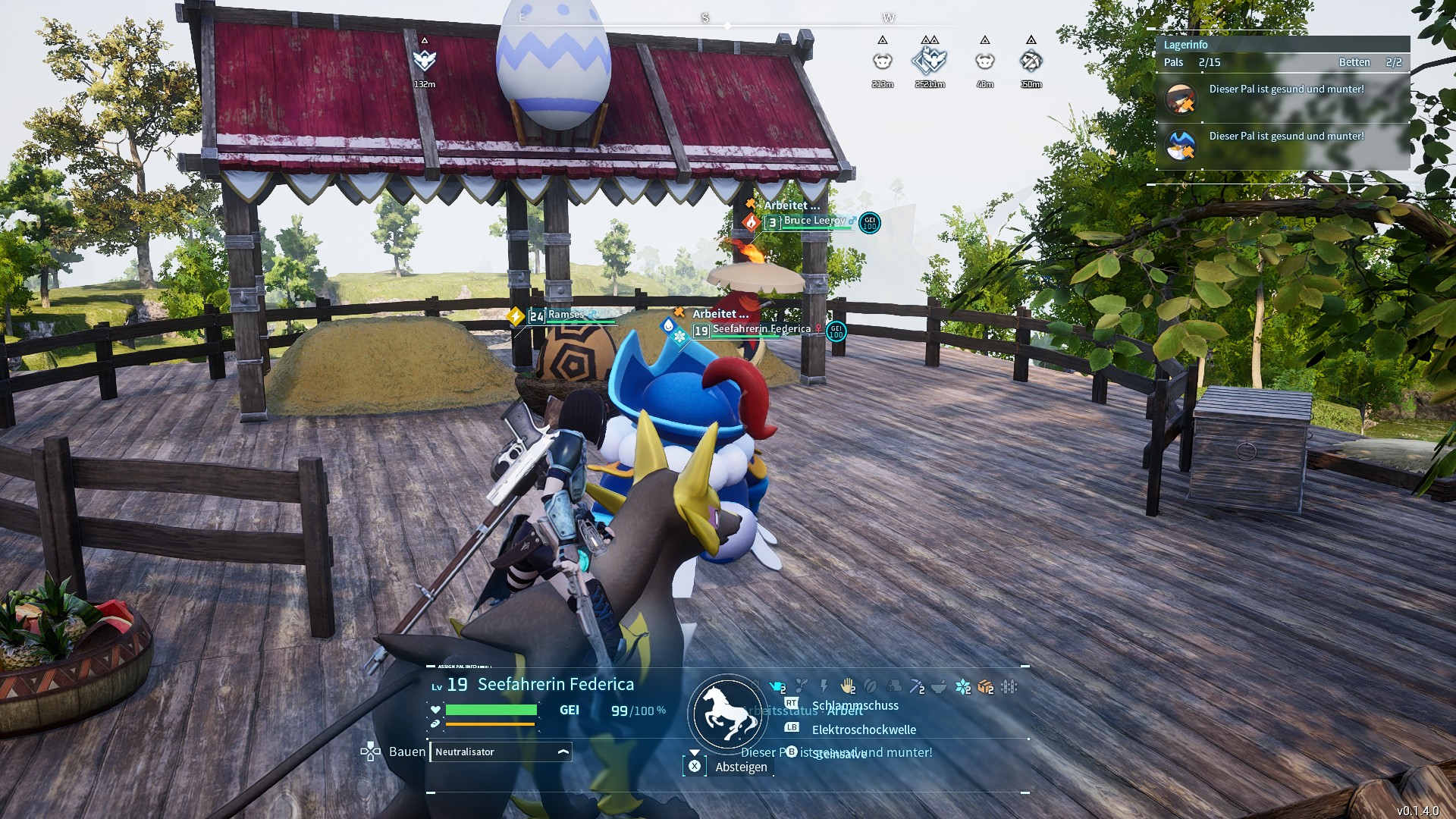The image size is (1456, 819).
Task: Click the winged emblem marker at 2521m
Action: point(930,61)
